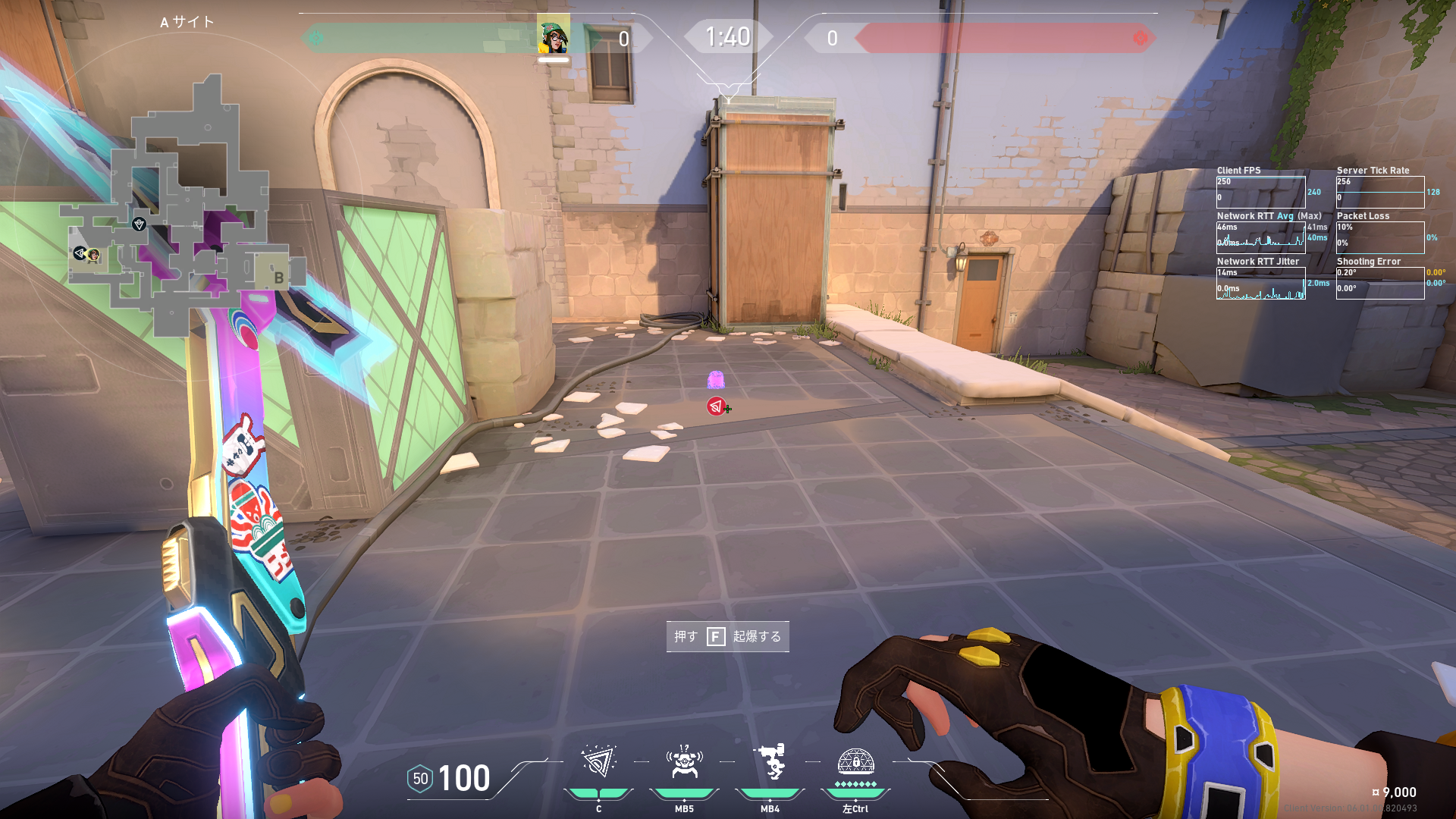Click the B site marker on minimap
1456x819 pixels.
[278, 278]
